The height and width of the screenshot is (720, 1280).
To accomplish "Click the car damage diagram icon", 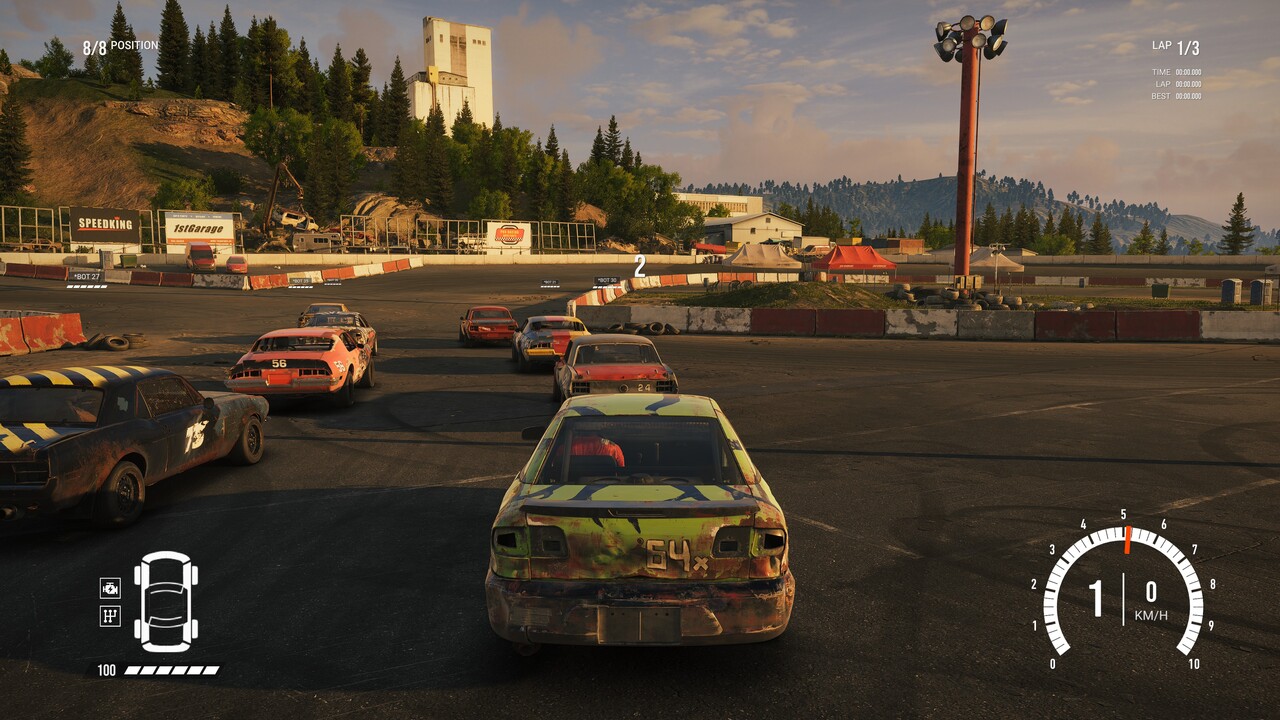I will (166, 601).
